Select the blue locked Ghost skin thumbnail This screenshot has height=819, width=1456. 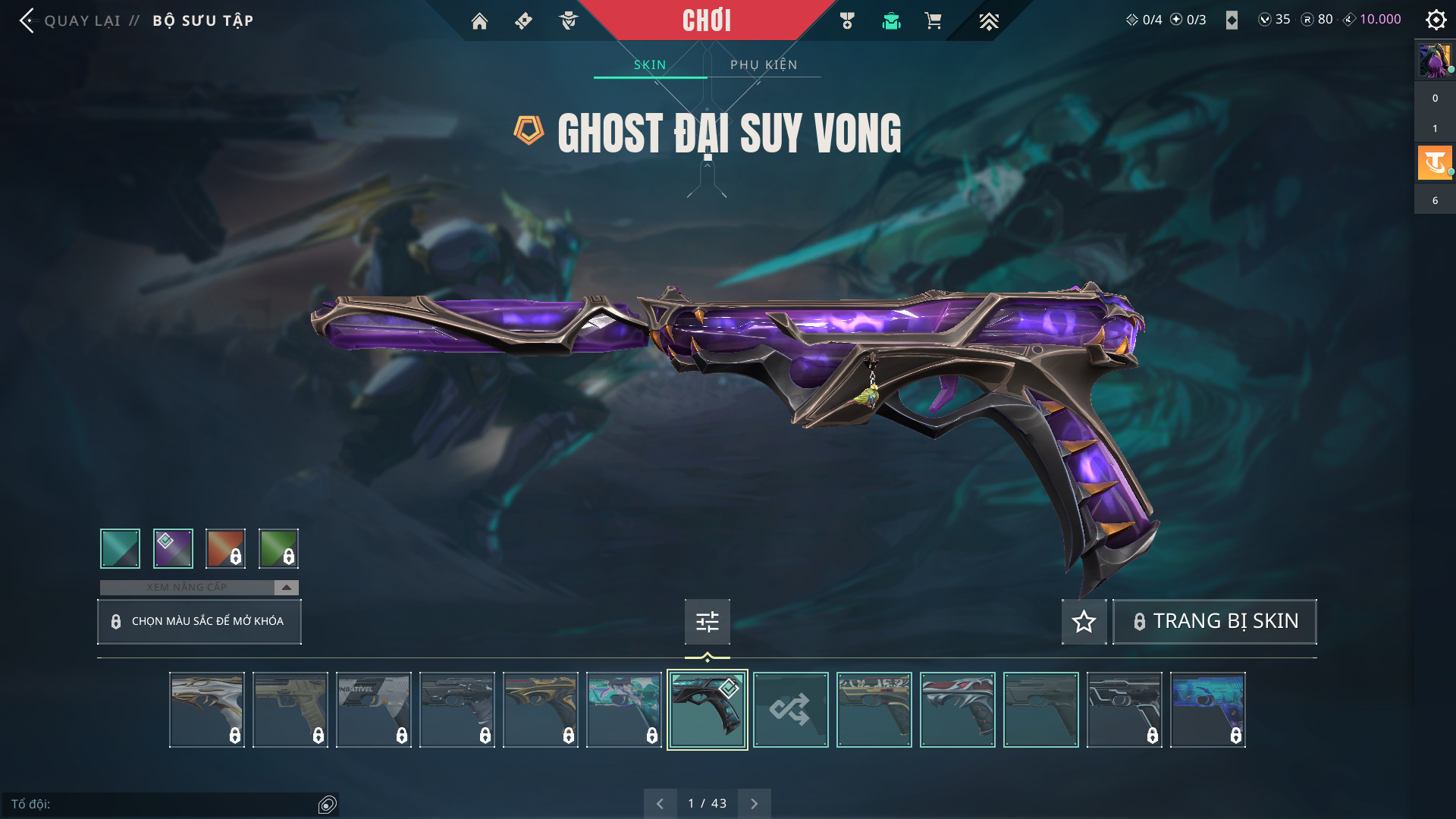pos(1207,710)
